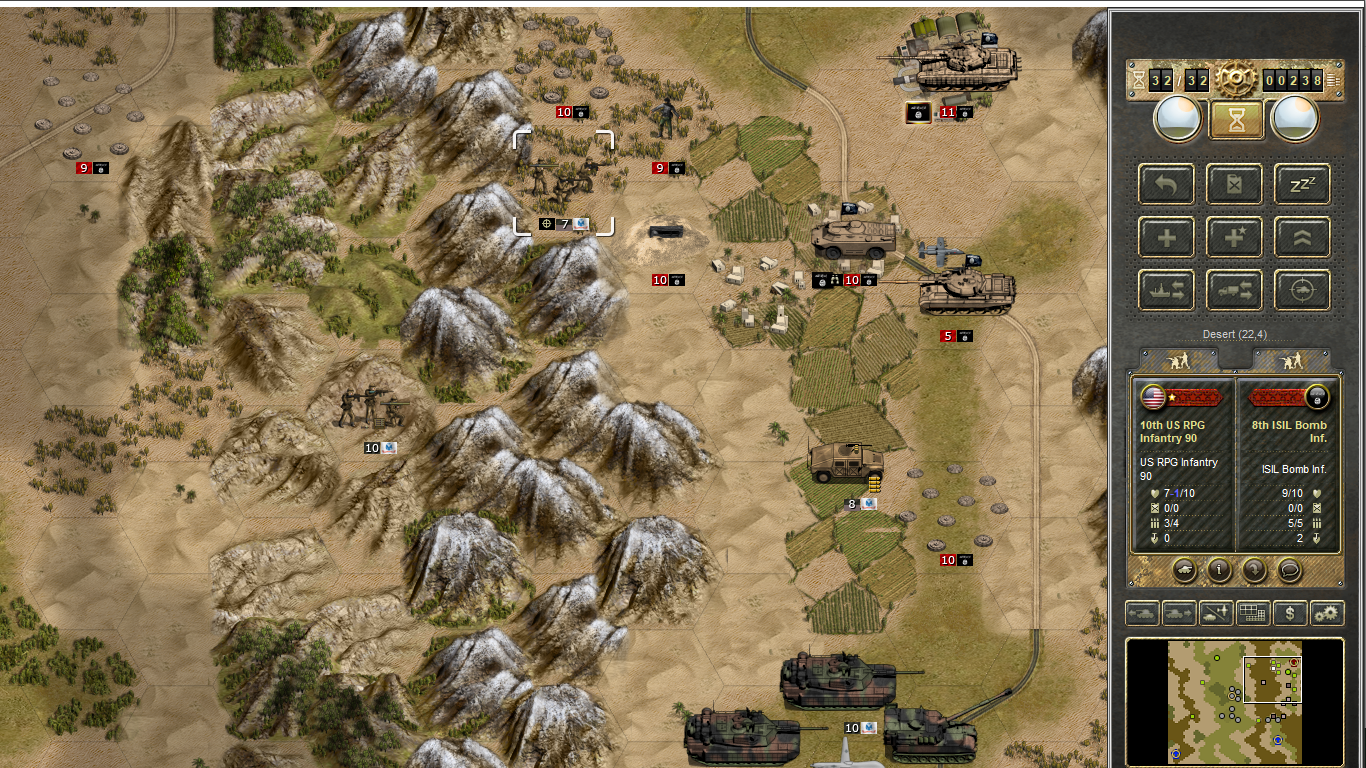Open the purchase screen with the dollar button
Viewport: 1366px width, 768px height.
click(x=1290, y=613)
